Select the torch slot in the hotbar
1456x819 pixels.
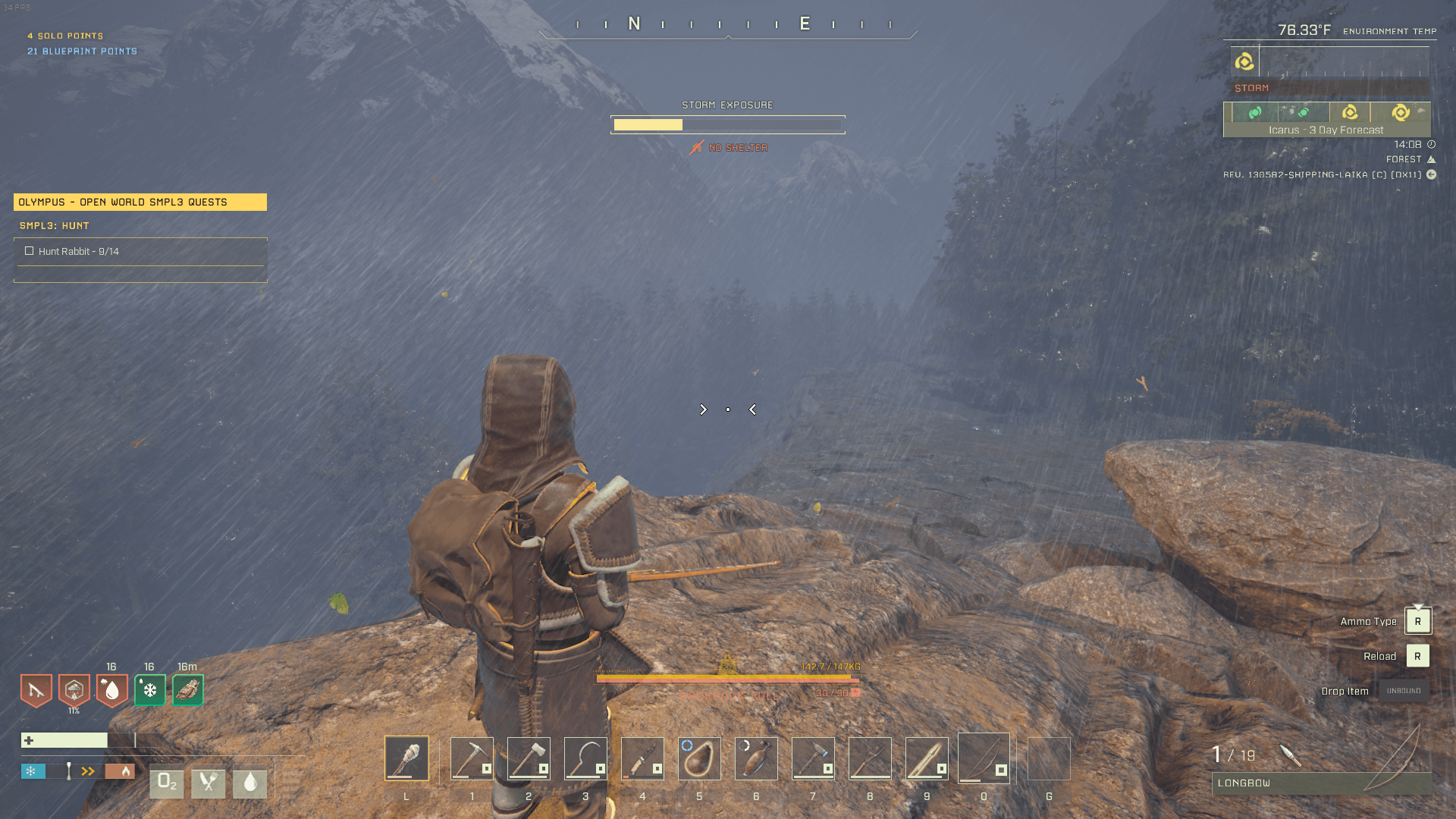[x=406, y=758]
